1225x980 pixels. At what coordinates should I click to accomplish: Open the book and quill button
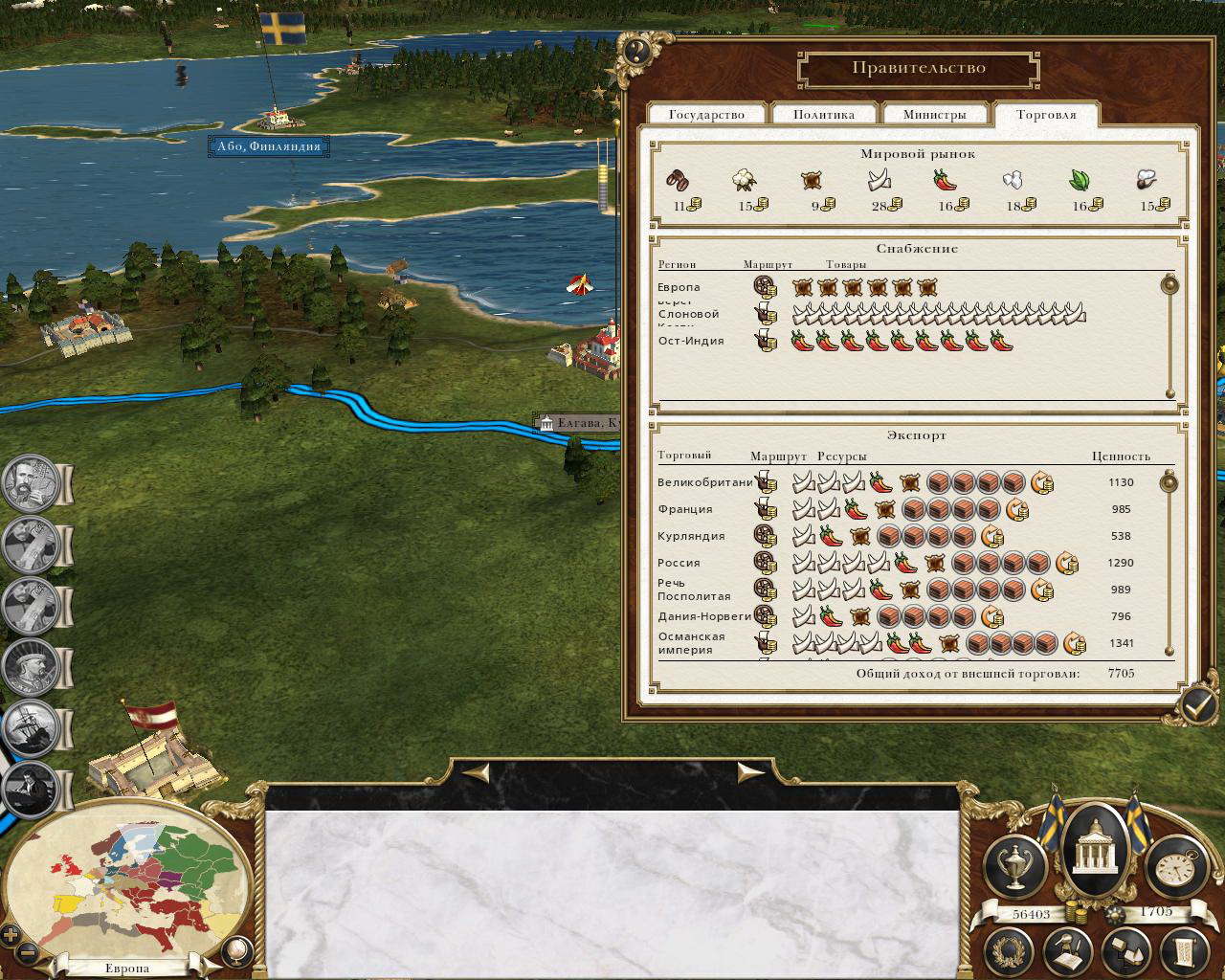[1069, 951]
